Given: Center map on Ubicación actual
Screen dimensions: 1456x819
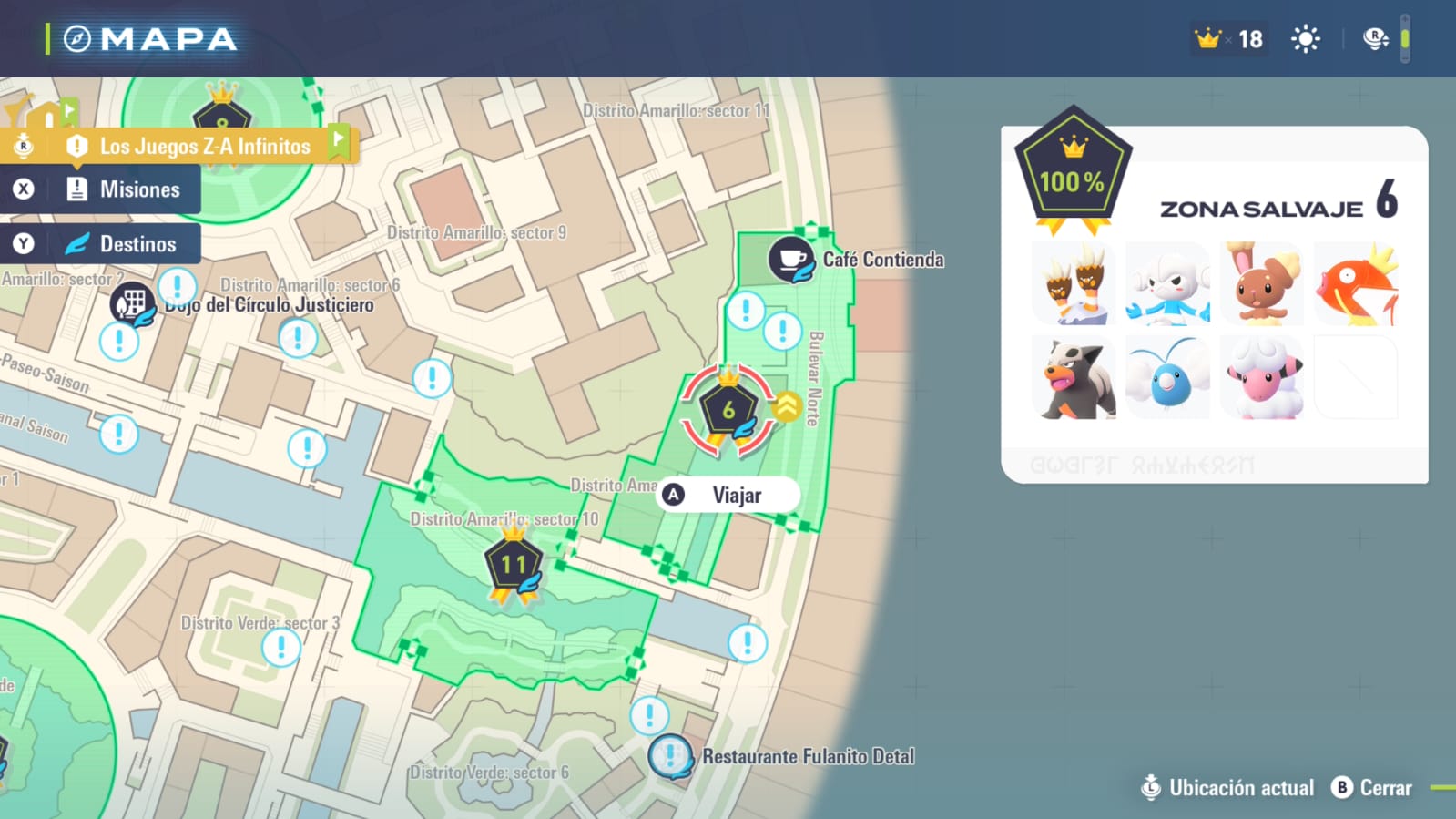Looking at the screenshot, I should (x=1227, y=788).
